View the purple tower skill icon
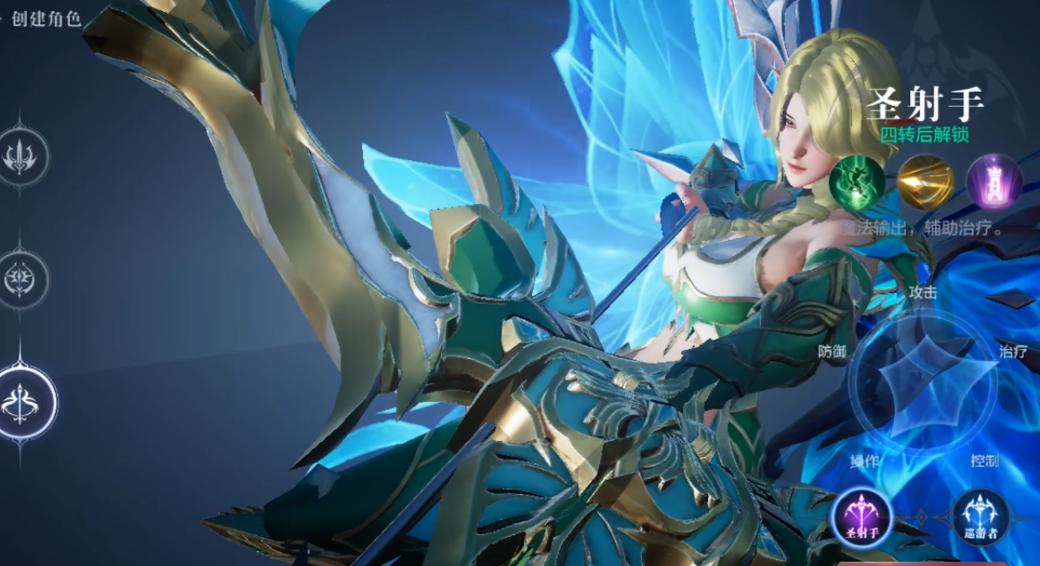This screenshot has width=1040, height=566. pos(993,181)
